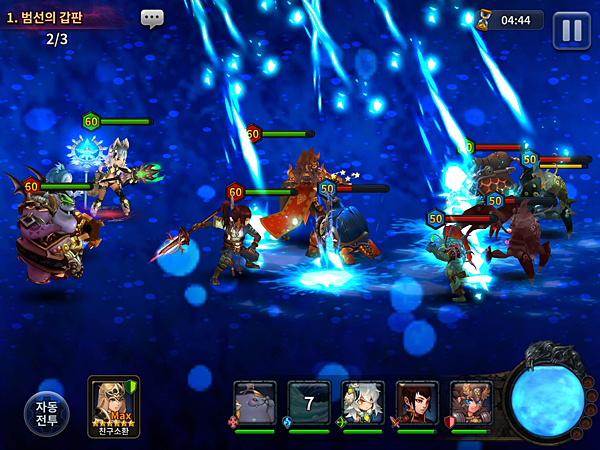Toggle auto battle (자동전투)
600x450 pixels.
click(x=48, y=414)
